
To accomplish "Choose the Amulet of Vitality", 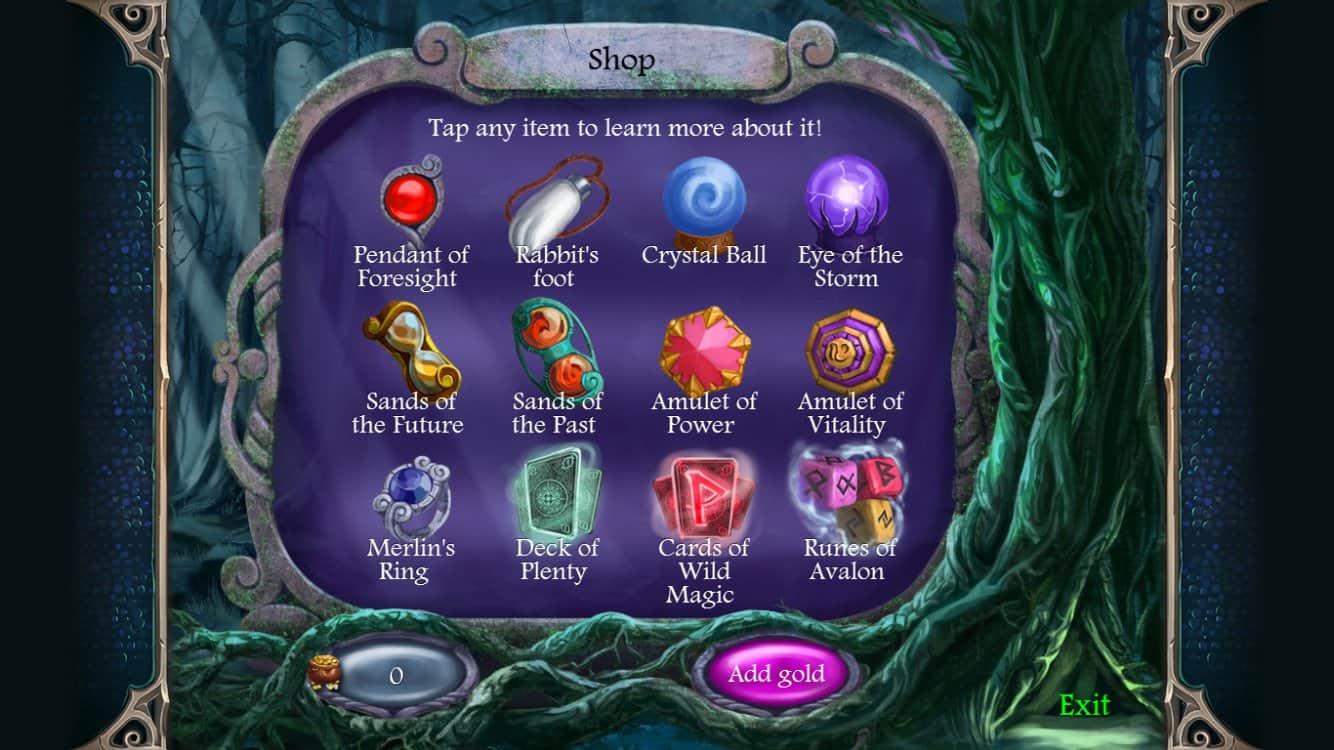I will click(x=850, y=349).
